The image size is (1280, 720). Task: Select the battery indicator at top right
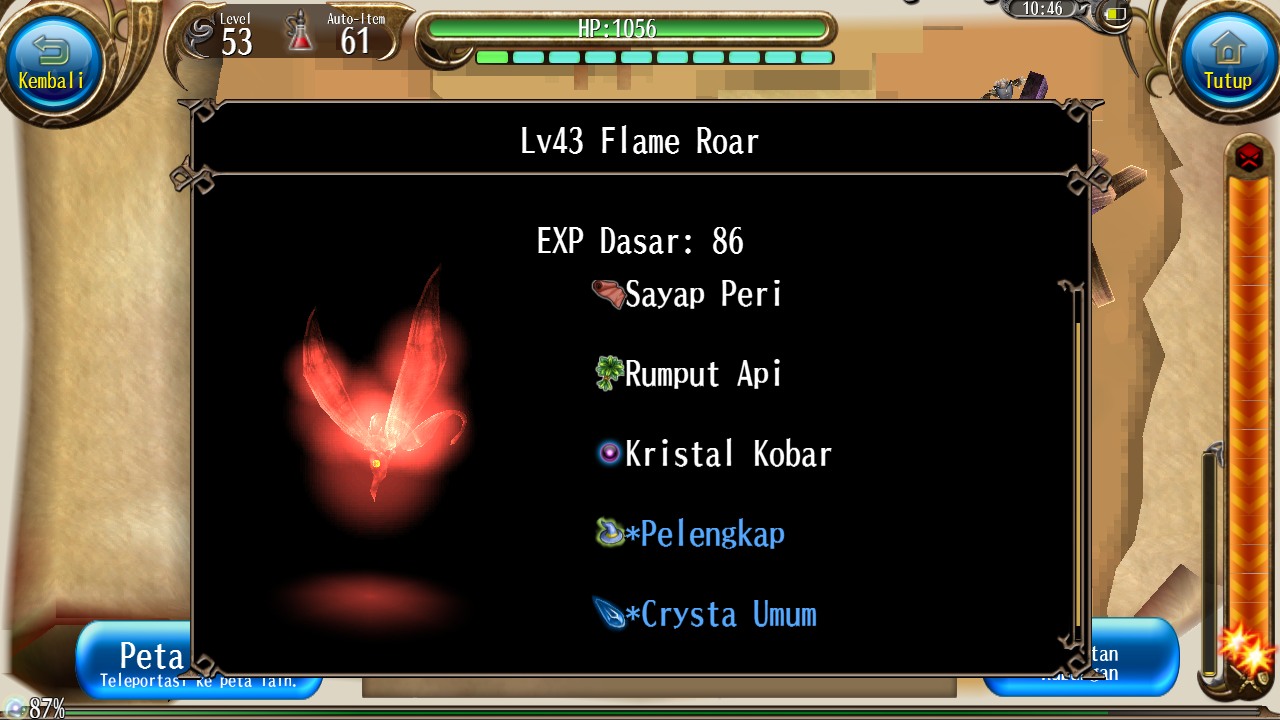coord(1115,13)
